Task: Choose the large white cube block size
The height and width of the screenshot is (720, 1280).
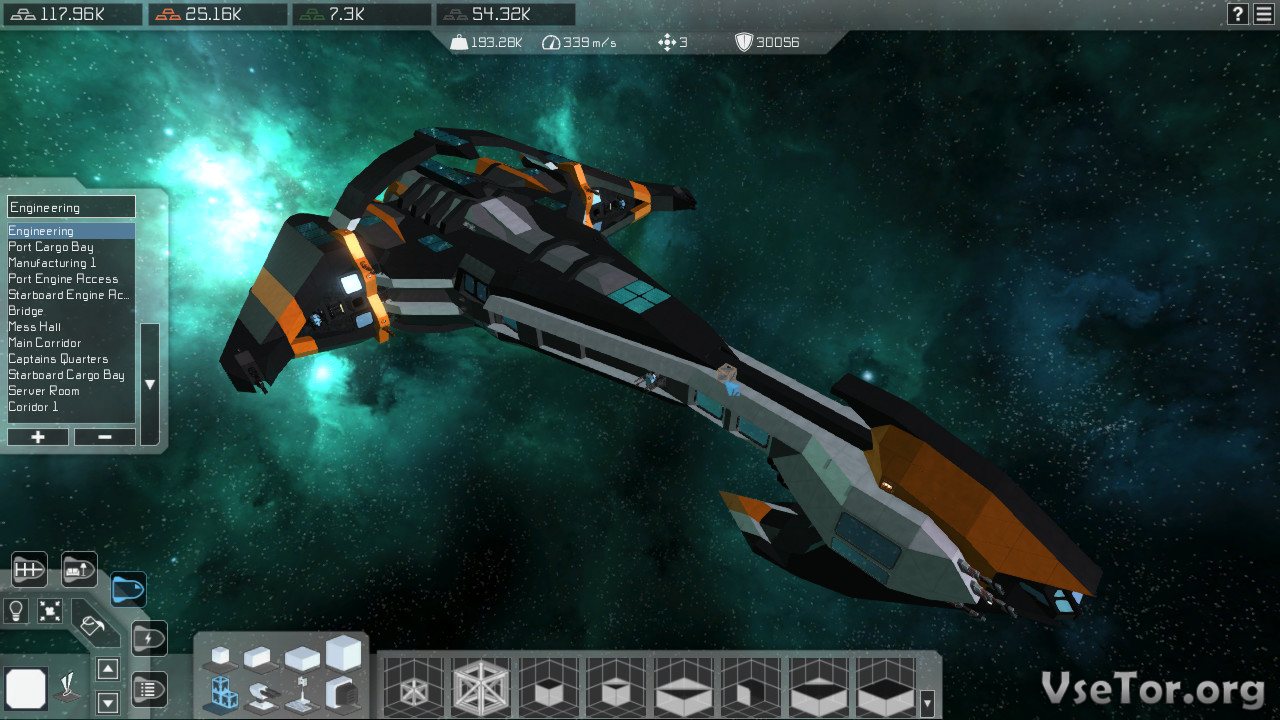Action: pyautogui.click(x=343, y=654)
